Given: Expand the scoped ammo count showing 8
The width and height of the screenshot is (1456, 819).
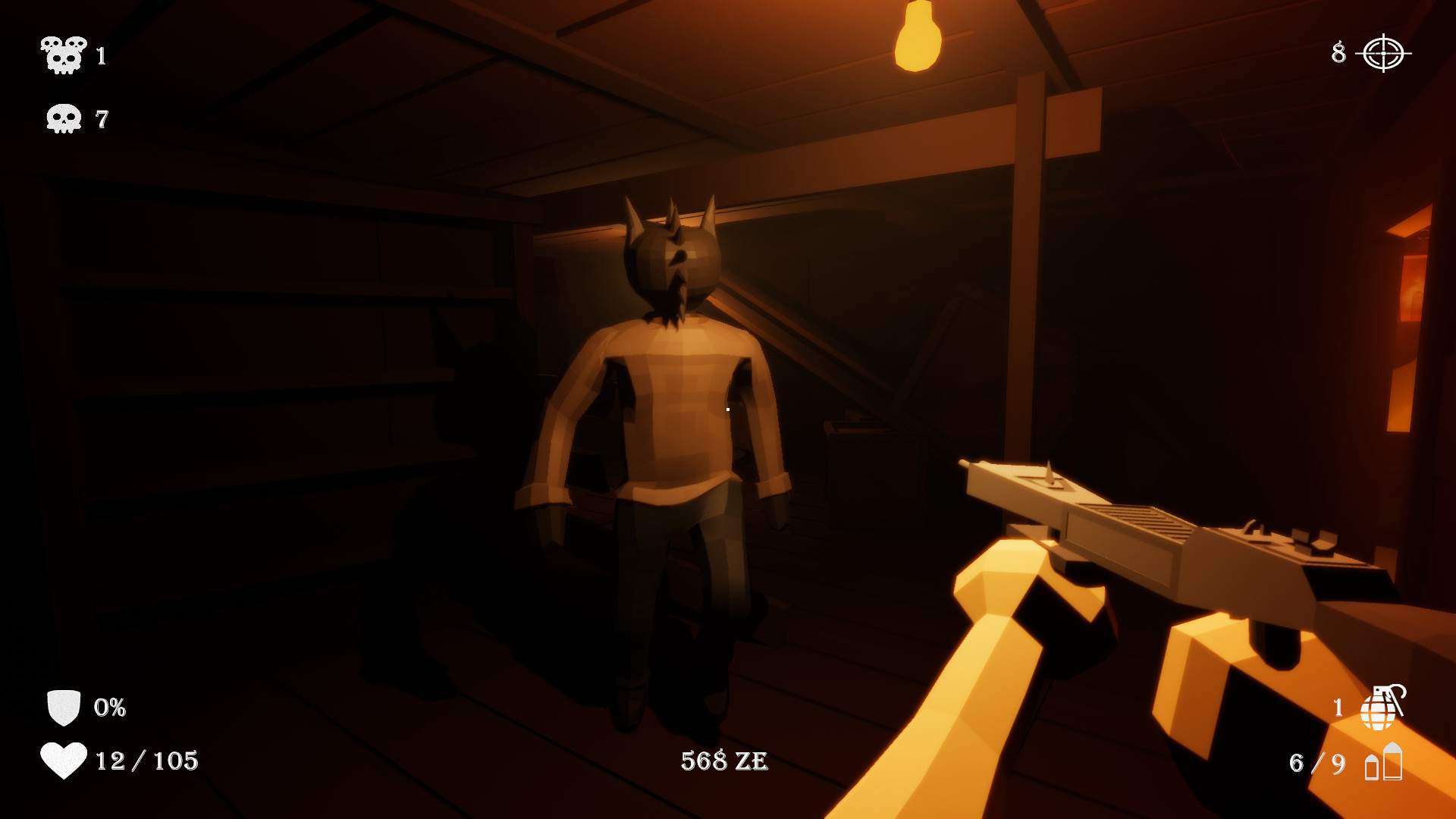Looking at the screenshot, I should click(x=1340, y=53).
